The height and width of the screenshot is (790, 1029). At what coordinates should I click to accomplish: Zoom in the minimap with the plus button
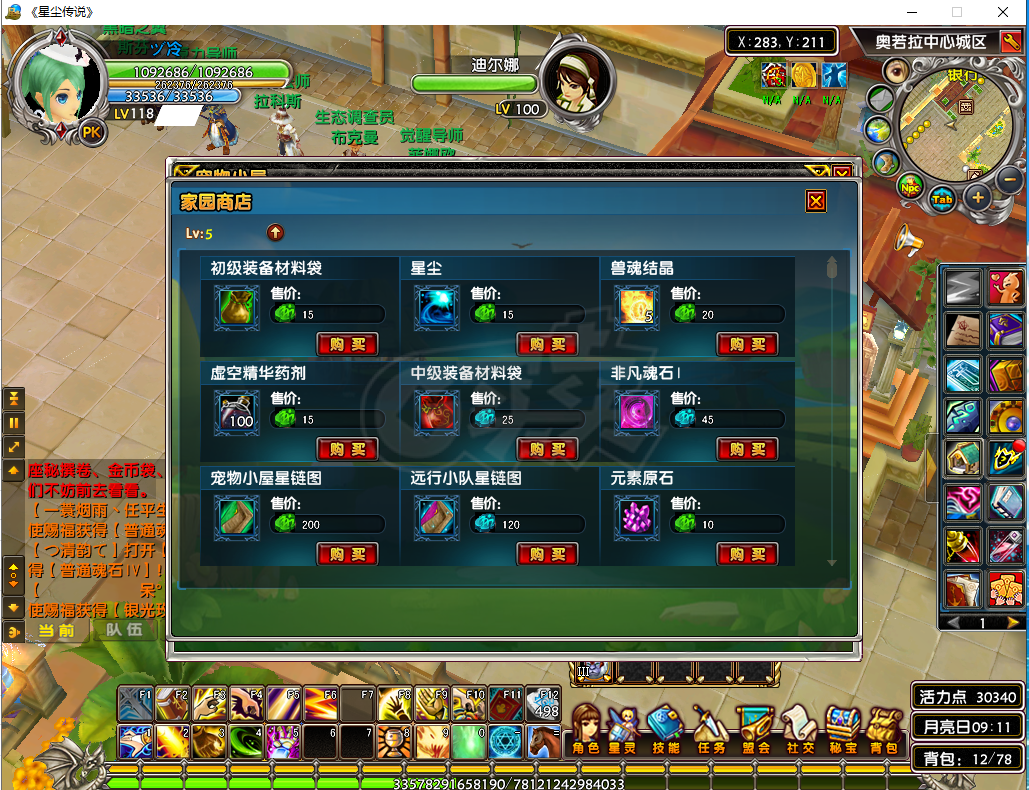(x=977, y=197)
